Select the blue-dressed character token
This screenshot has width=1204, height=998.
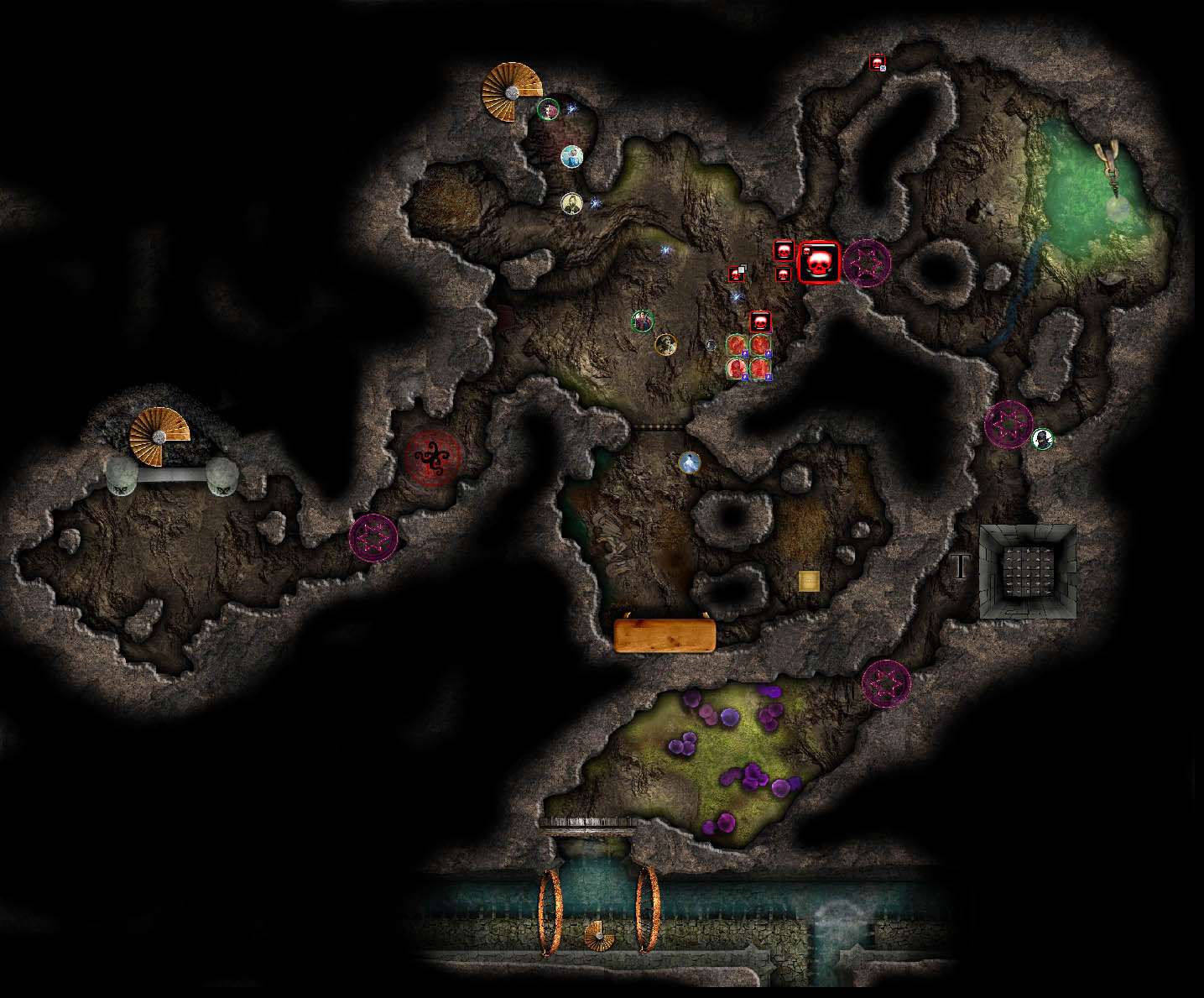coord(571,157)
